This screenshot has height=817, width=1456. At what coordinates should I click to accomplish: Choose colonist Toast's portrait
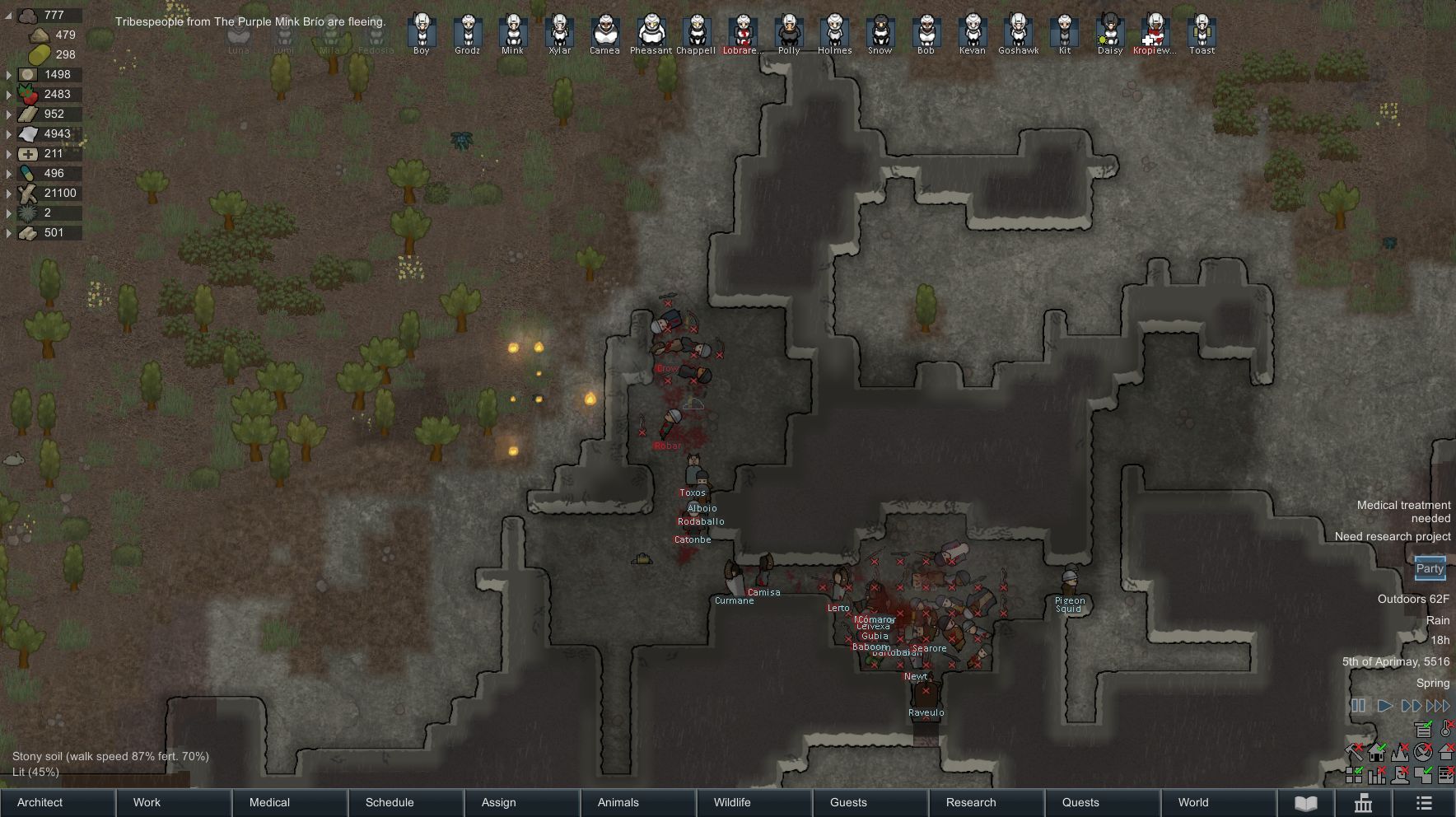[1202, 31]
